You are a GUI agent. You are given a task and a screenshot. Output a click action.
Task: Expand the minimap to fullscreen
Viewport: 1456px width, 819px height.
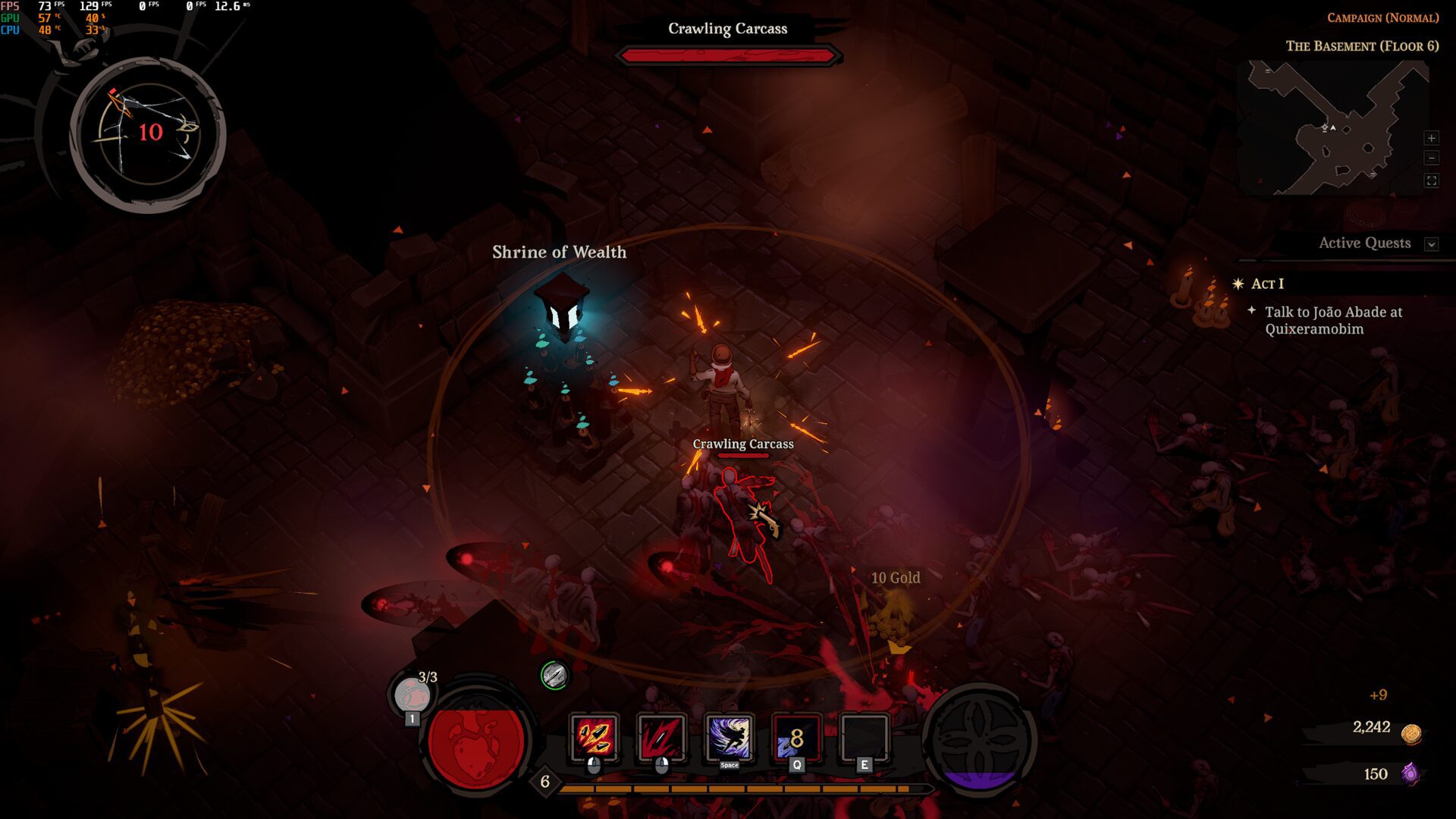(1431, 180)
